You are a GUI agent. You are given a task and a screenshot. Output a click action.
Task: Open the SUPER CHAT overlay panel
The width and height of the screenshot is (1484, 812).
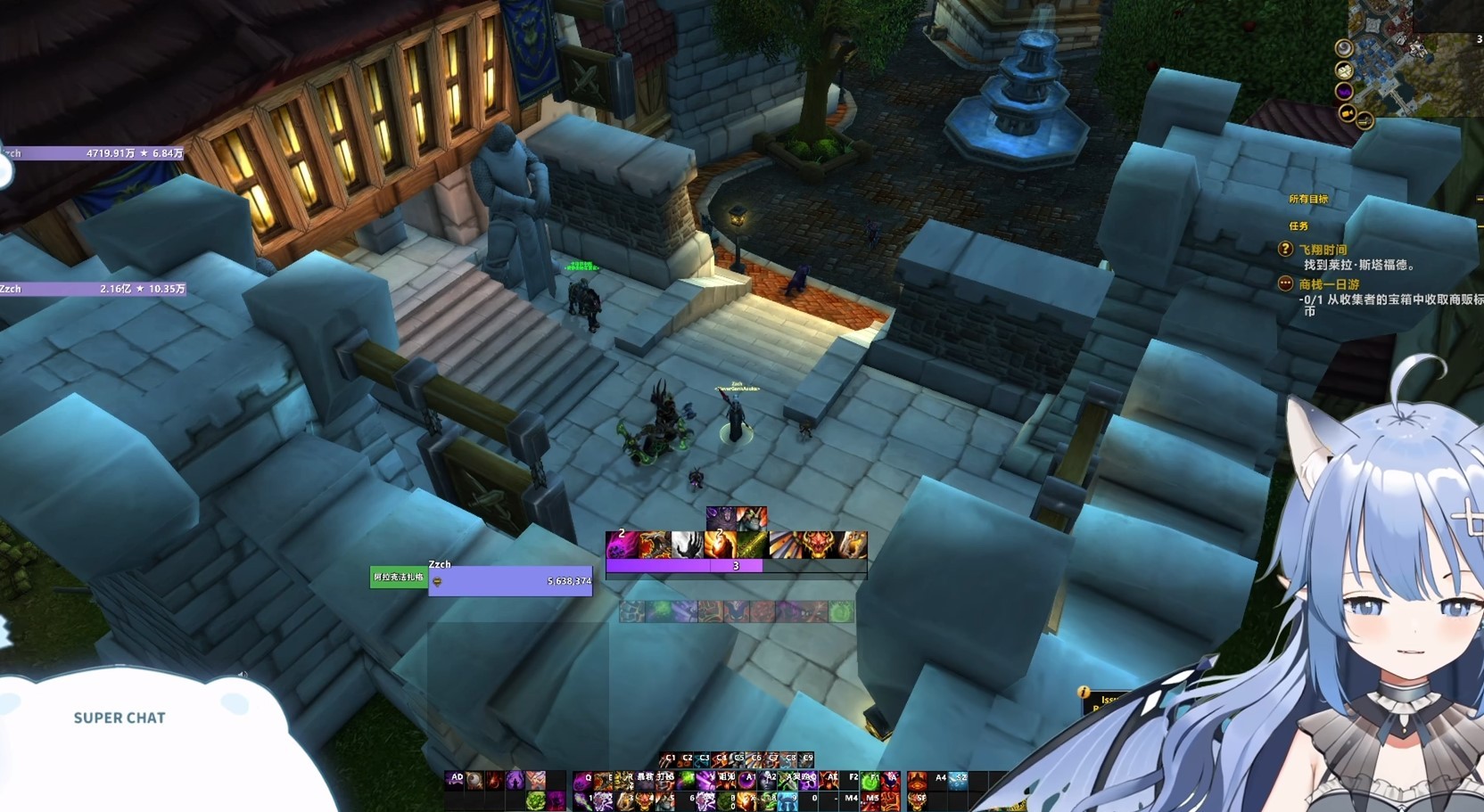(x=120, y=718)
